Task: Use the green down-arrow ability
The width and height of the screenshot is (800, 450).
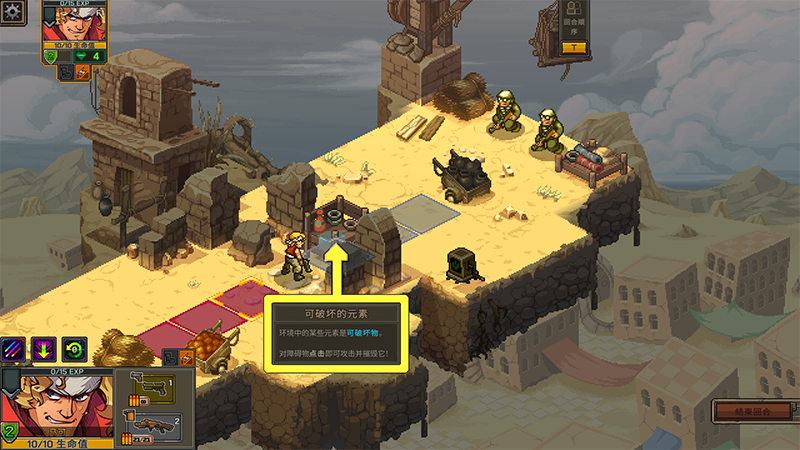Action: click(44, 349)
